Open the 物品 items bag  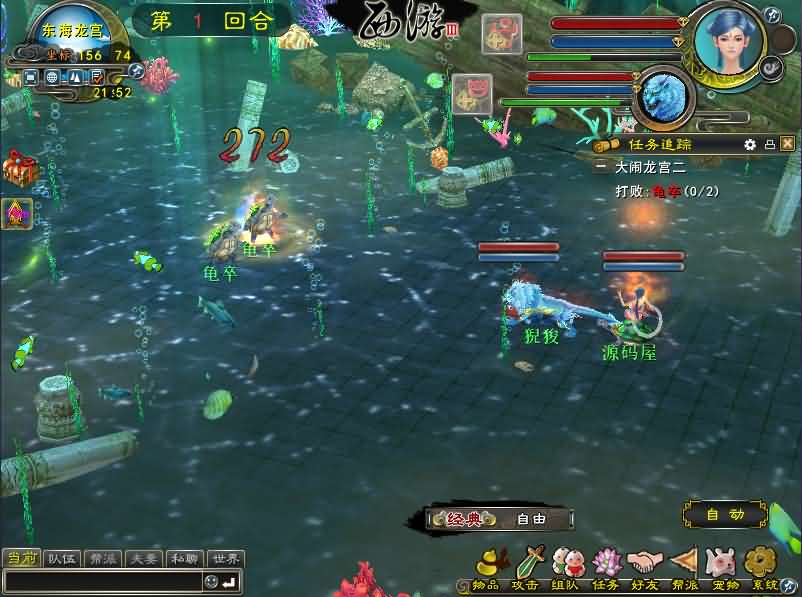[x=486, y=563]
